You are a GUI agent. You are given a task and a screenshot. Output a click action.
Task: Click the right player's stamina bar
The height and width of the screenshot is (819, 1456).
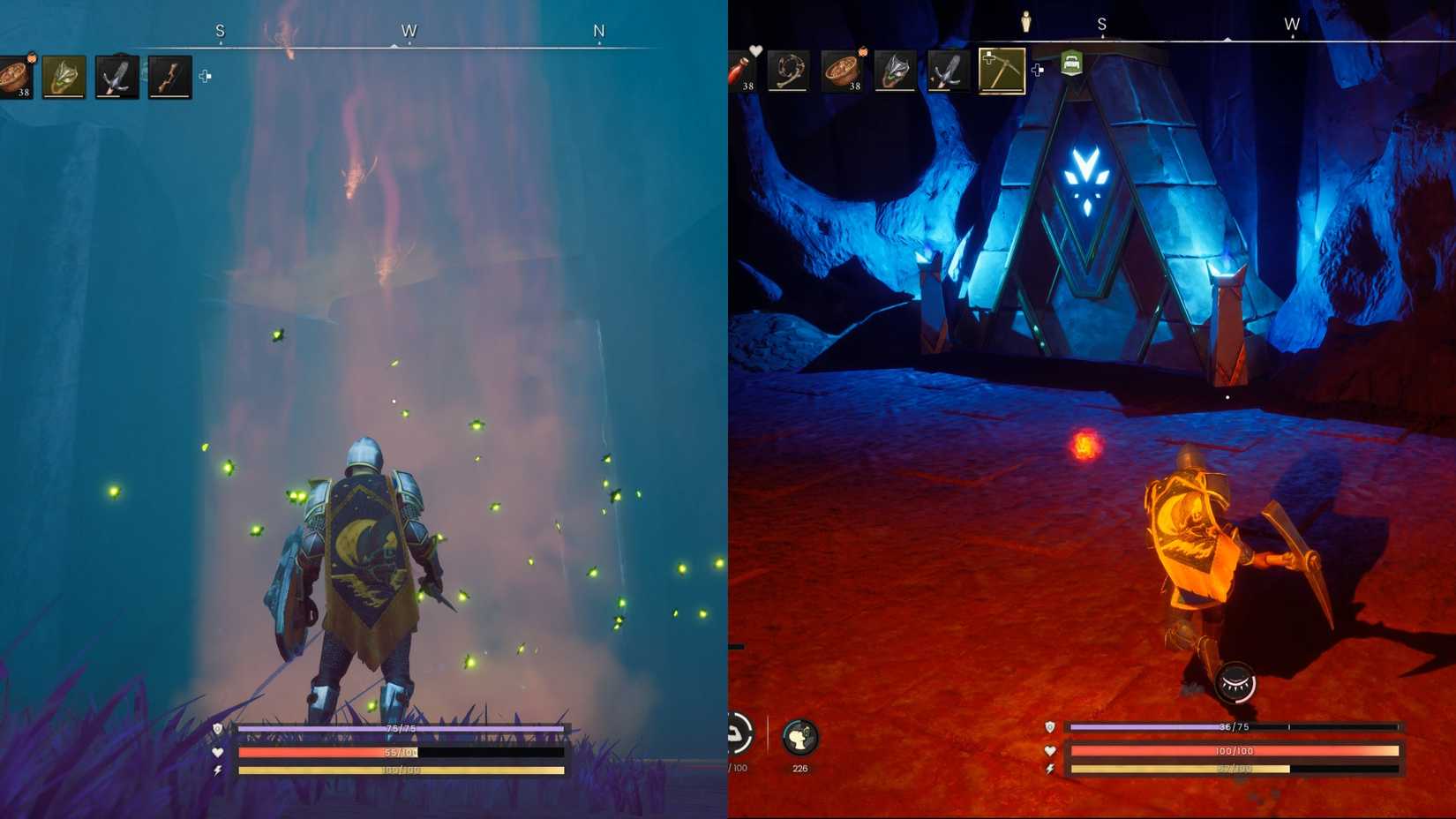point(1235,769)
